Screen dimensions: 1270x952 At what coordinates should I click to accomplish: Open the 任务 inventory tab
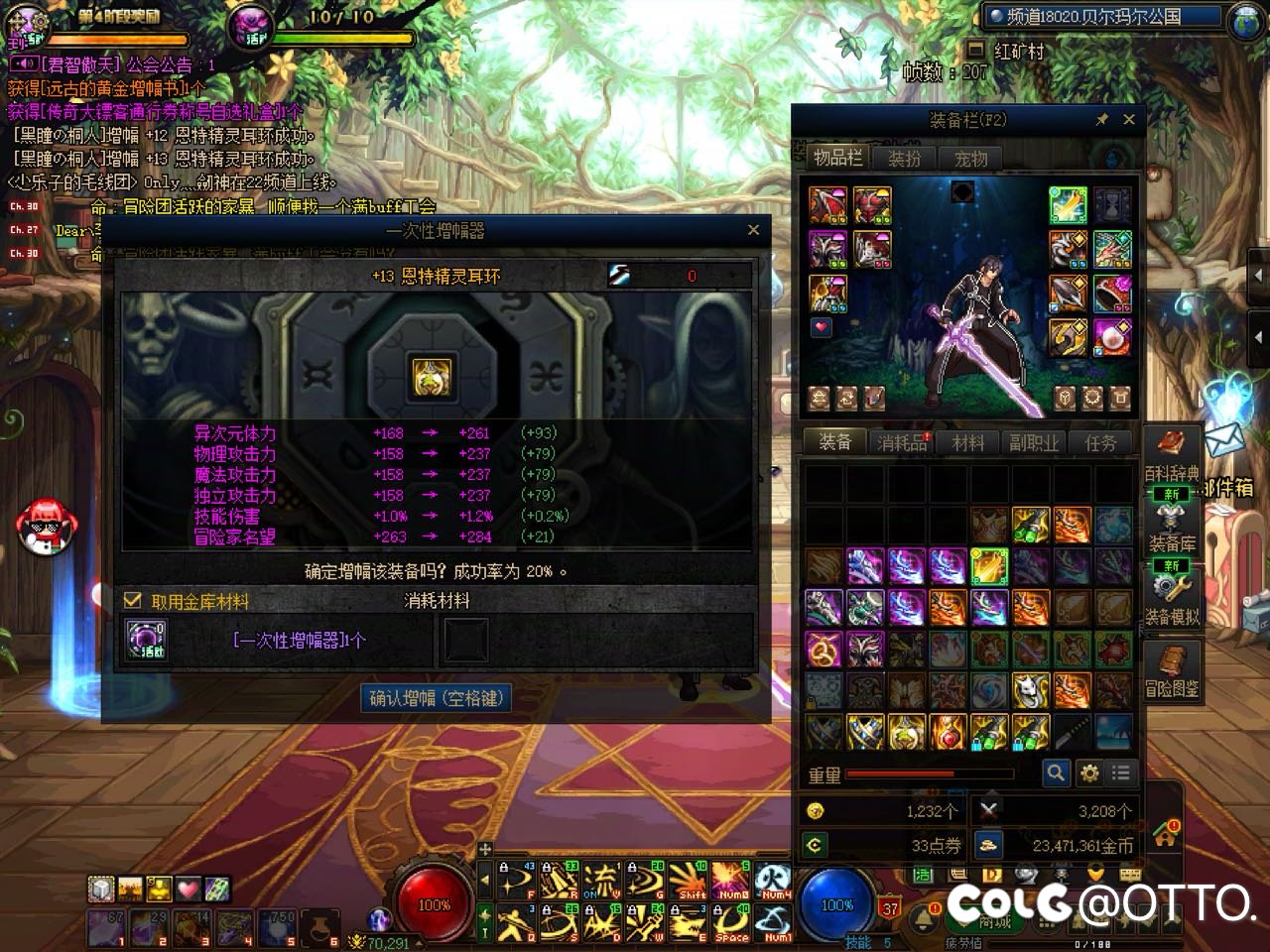coord(1100,443)
